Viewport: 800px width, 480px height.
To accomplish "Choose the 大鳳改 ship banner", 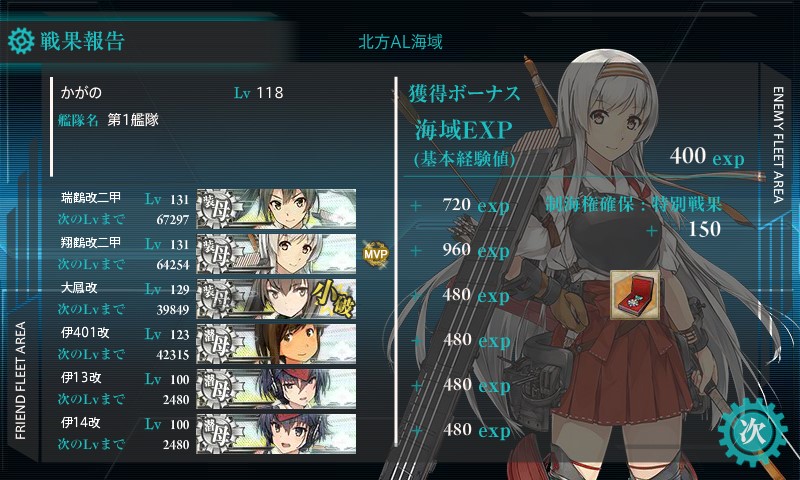I will coord(277,297).
